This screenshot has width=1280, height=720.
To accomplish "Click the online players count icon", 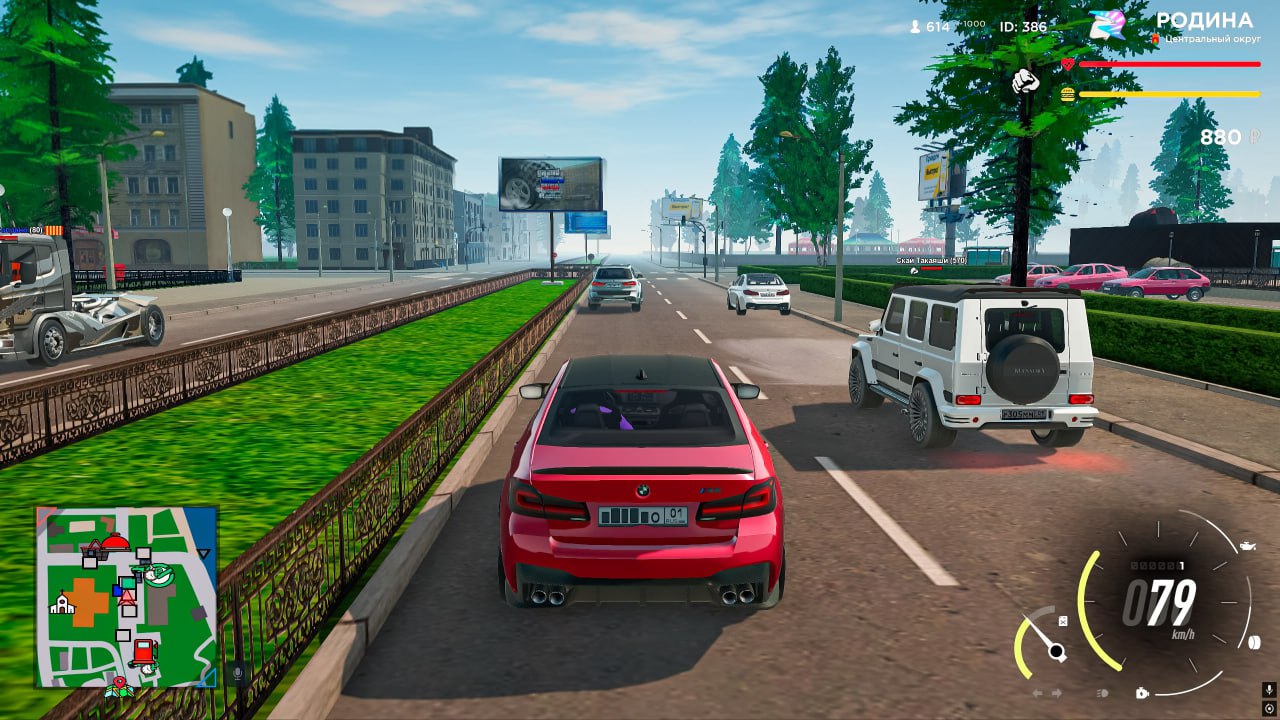I will tap(914, 27).
